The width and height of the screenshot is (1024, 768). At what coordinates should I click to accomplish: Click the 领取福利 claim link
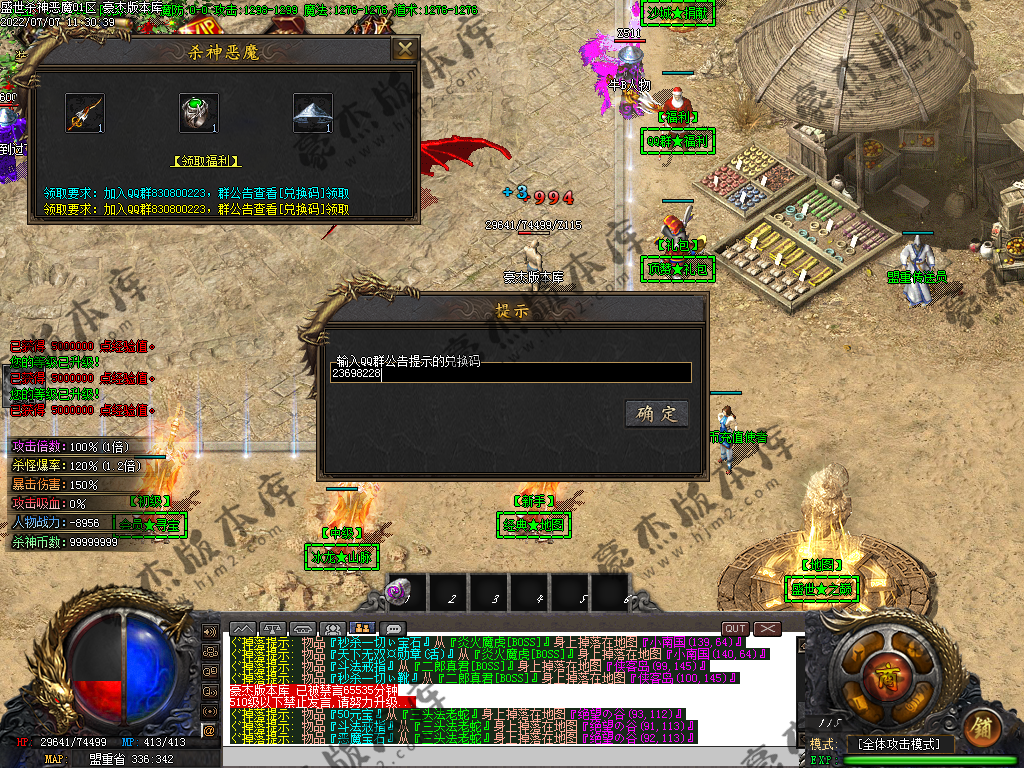(207, 160)
